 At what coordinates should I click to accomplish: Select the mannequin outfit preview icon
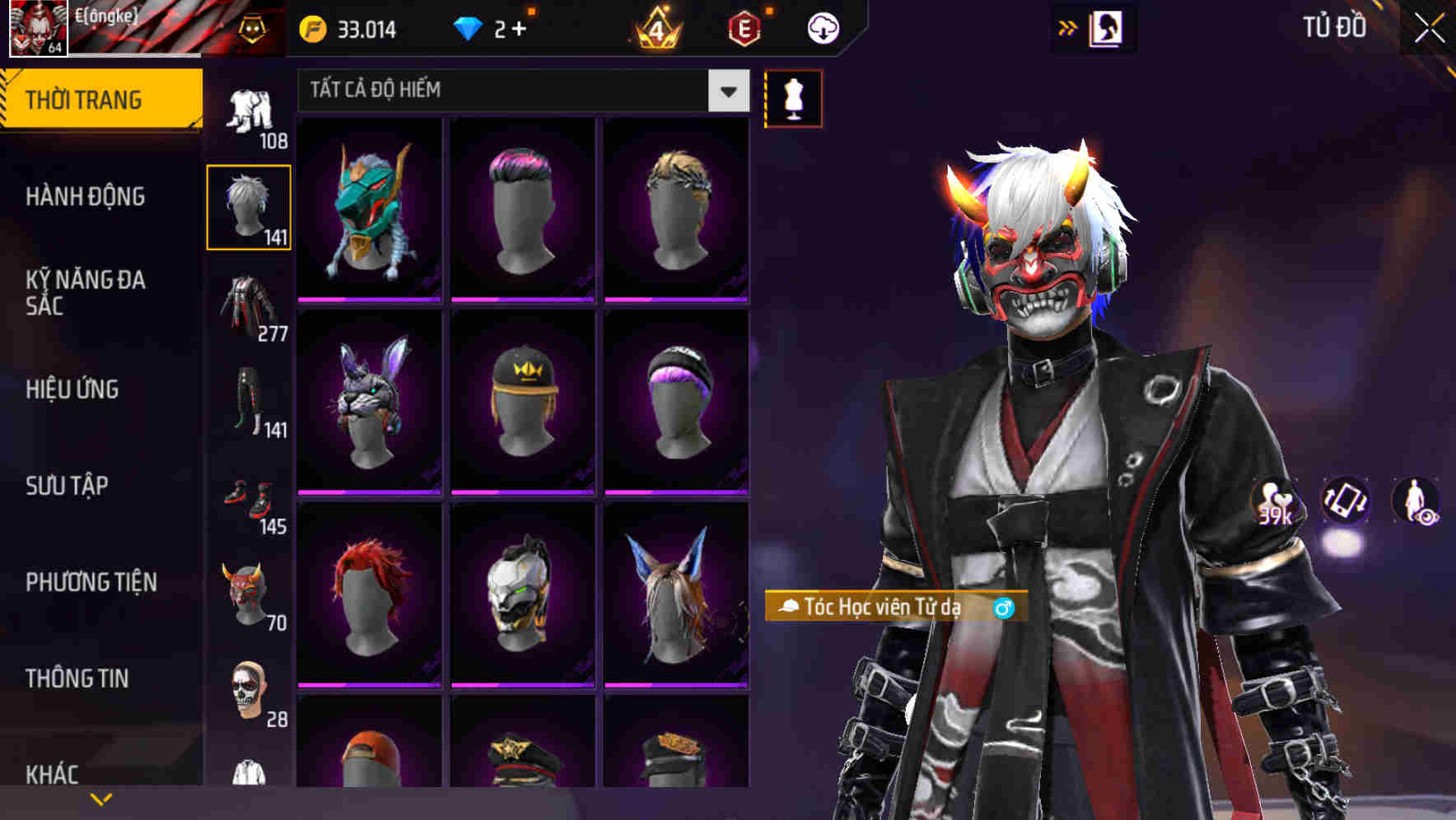(x=793, y=98)
